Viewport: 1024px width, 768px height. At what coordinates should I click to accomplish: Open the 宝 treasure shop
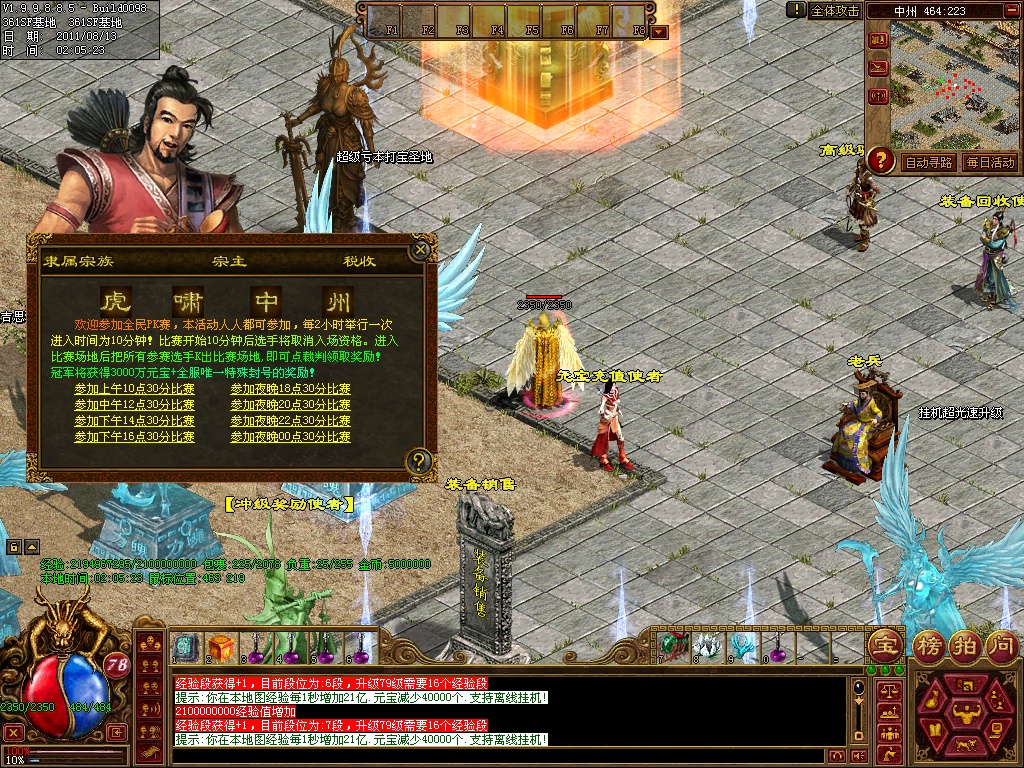pos(884,643)
